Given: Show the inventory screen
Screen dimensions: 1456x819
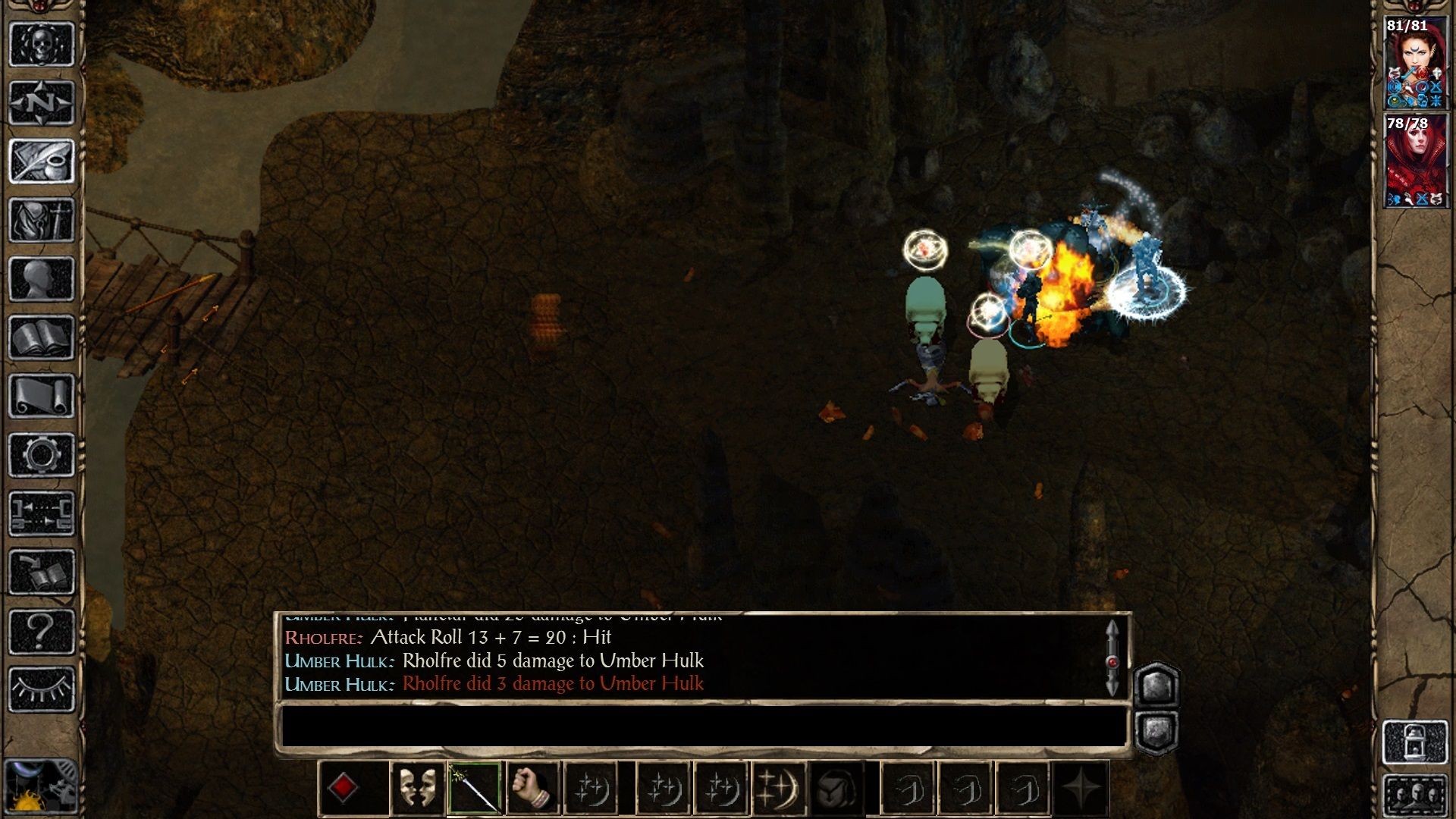Looking at the screenshot, I should 42,220.
